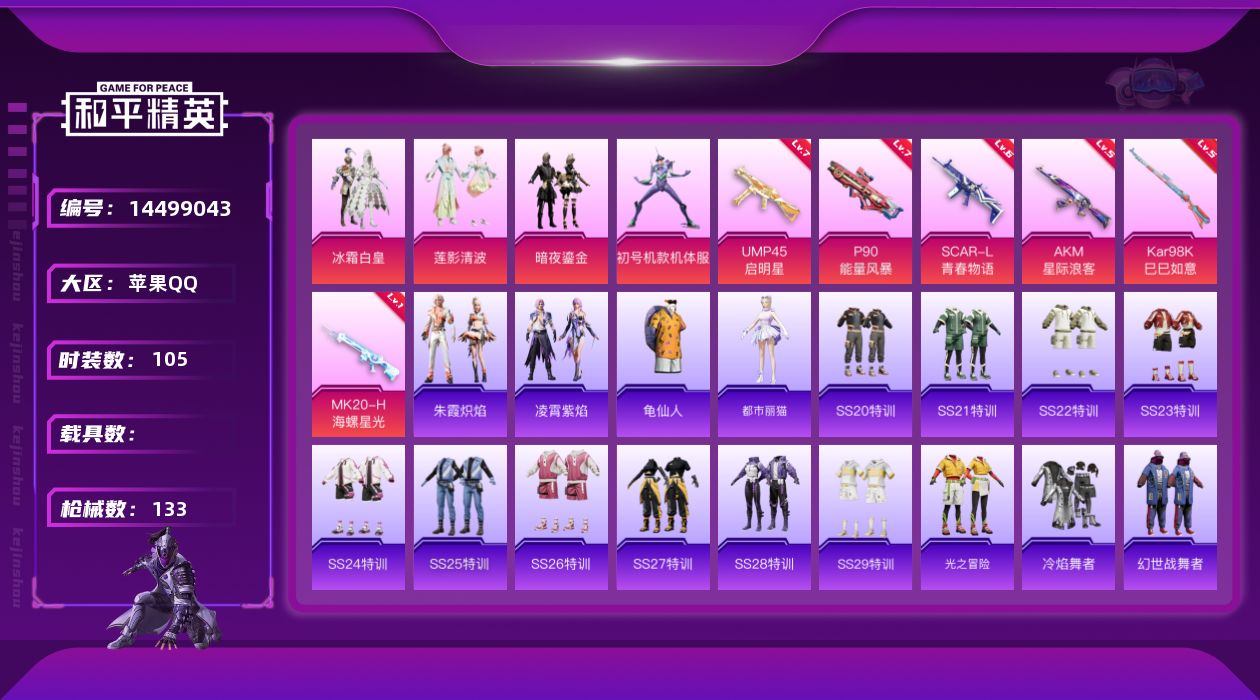
Task: Select the 朱霞炽焰 outfit card
Action: tap(460, 364)
